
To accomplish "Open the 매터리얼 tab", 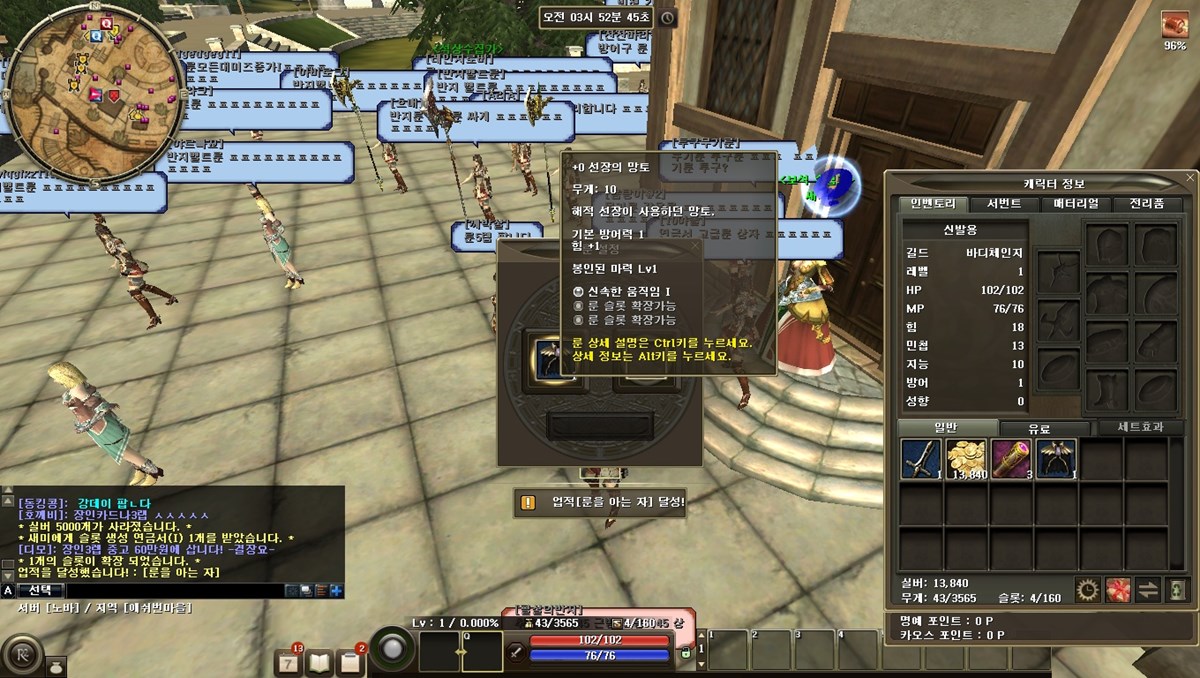I will (1076, 204).
